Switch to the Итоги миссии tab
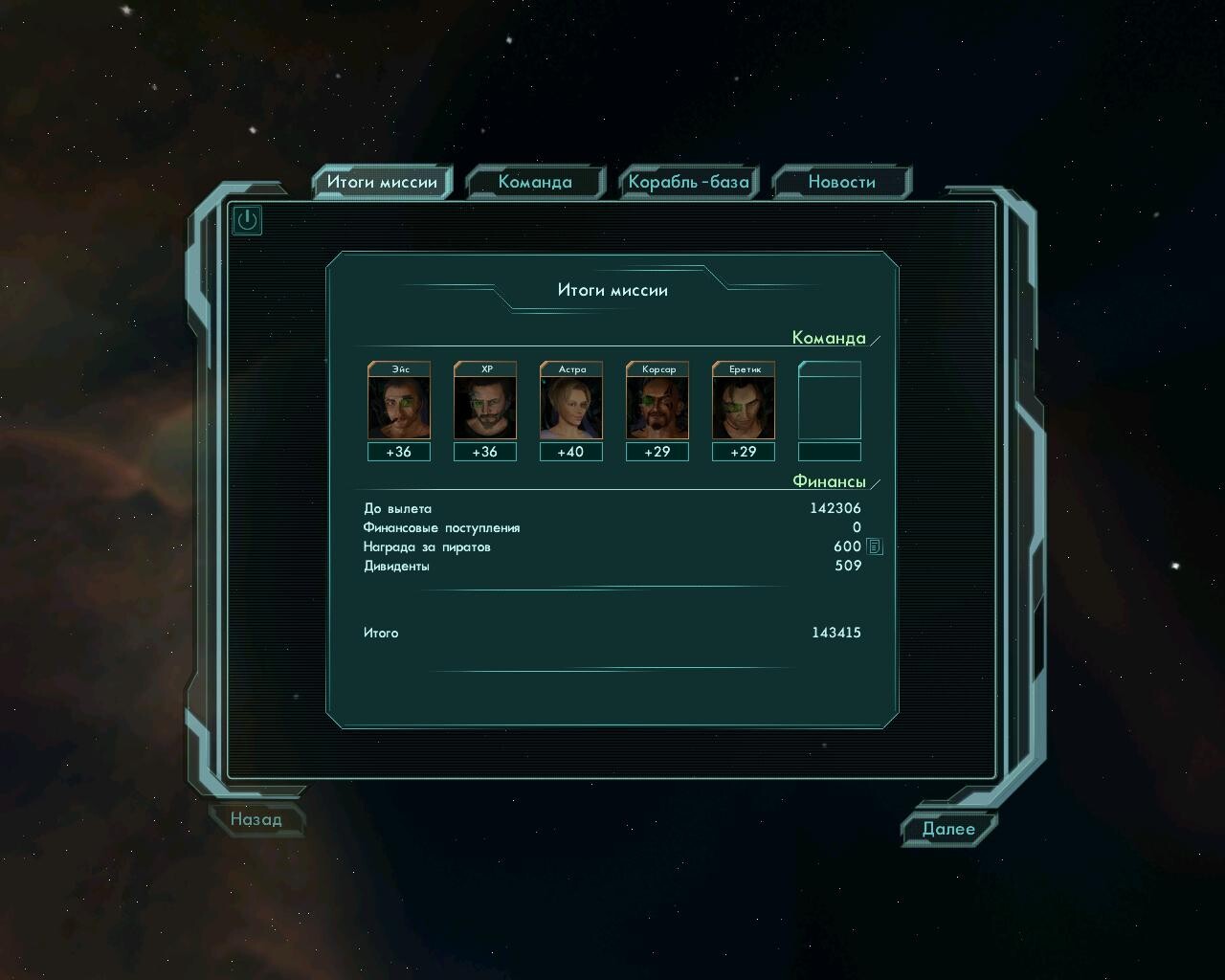 (x=382, y=182)
